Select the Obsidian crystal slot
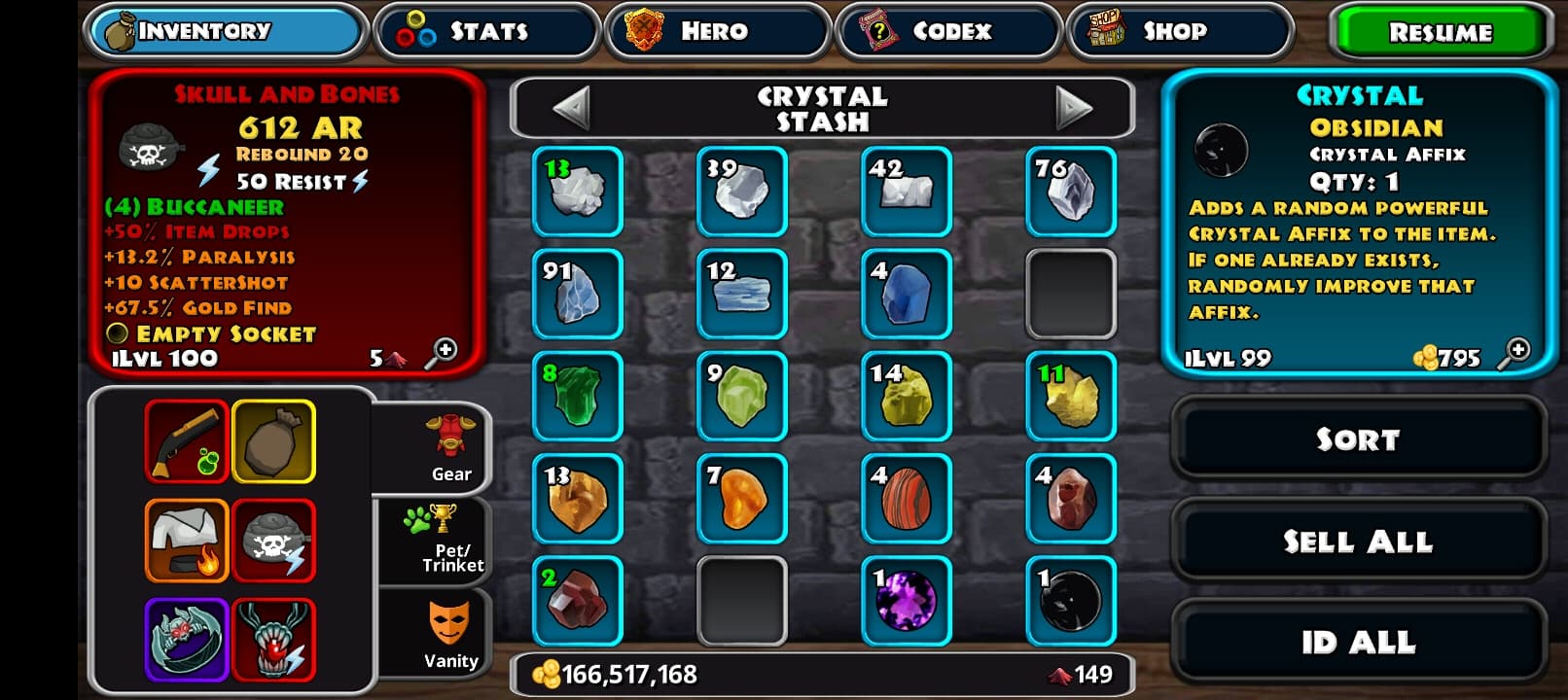 pos(1071,601)
